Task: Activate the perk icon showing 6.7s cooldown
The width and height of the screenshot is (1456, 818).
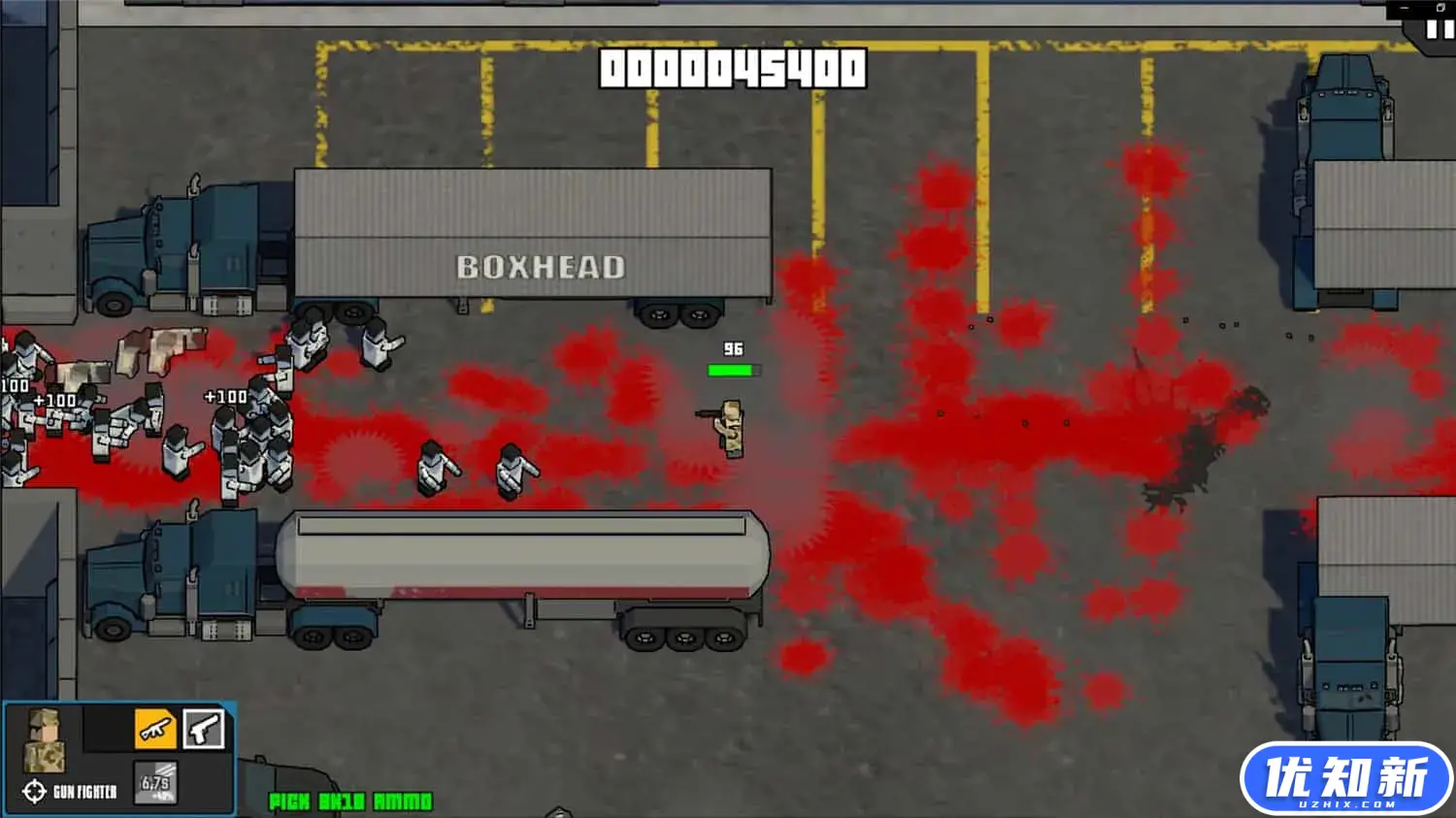Action: pos(155,784)
